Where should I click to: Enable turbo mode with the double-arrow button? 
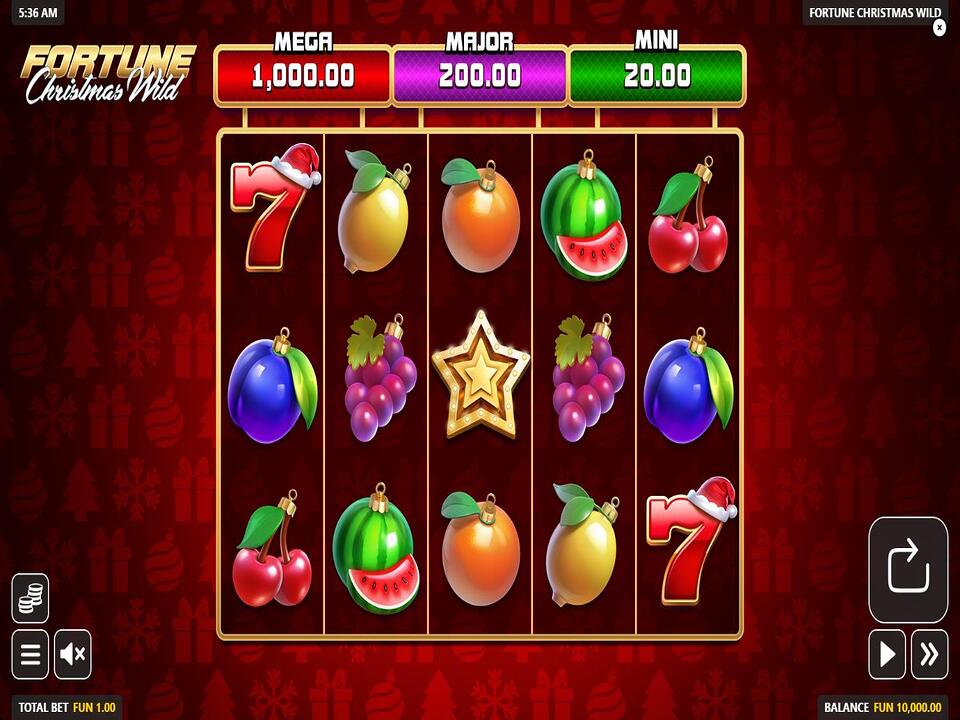tap(930, 655)
